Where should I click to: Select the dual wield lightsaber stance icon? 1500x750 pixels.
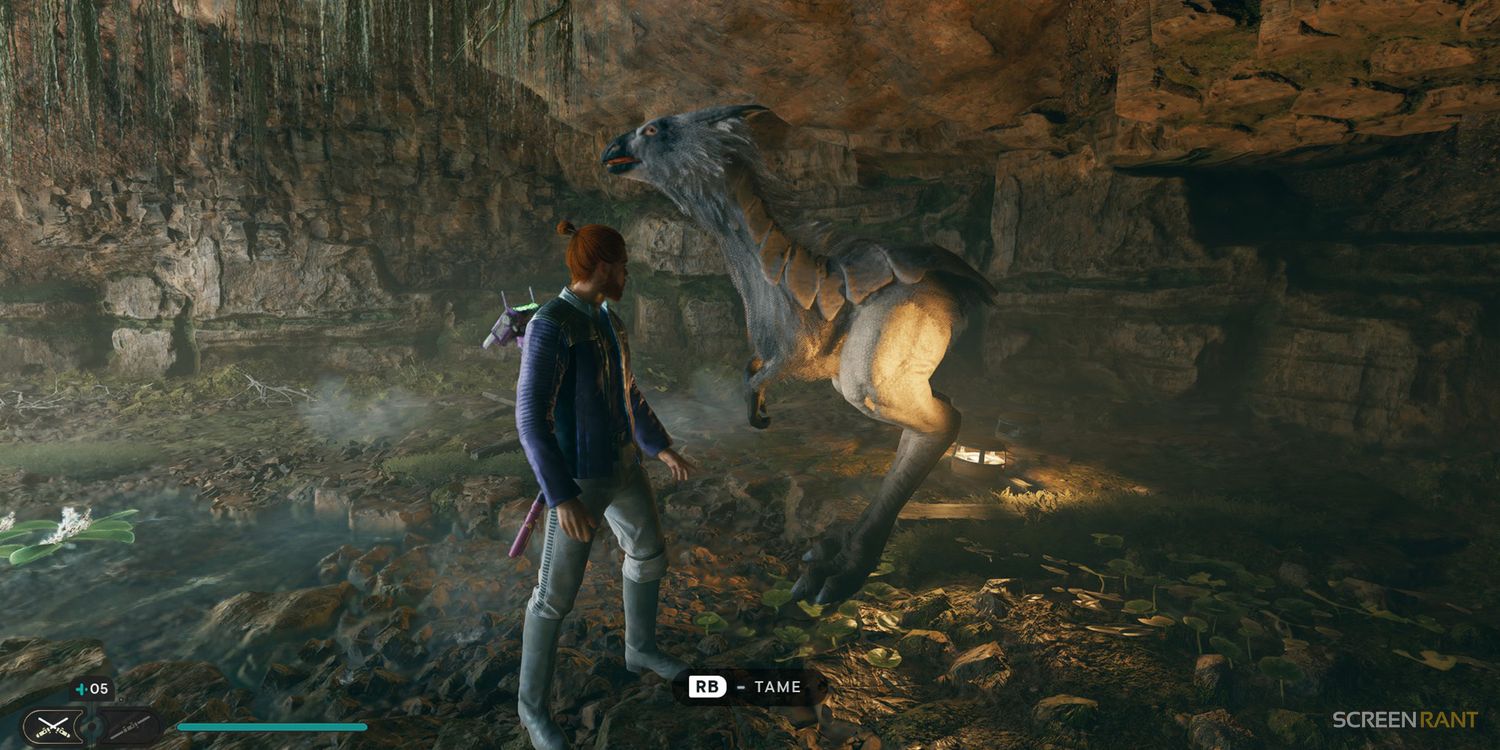pyautogui.click(x=54, y=725)
